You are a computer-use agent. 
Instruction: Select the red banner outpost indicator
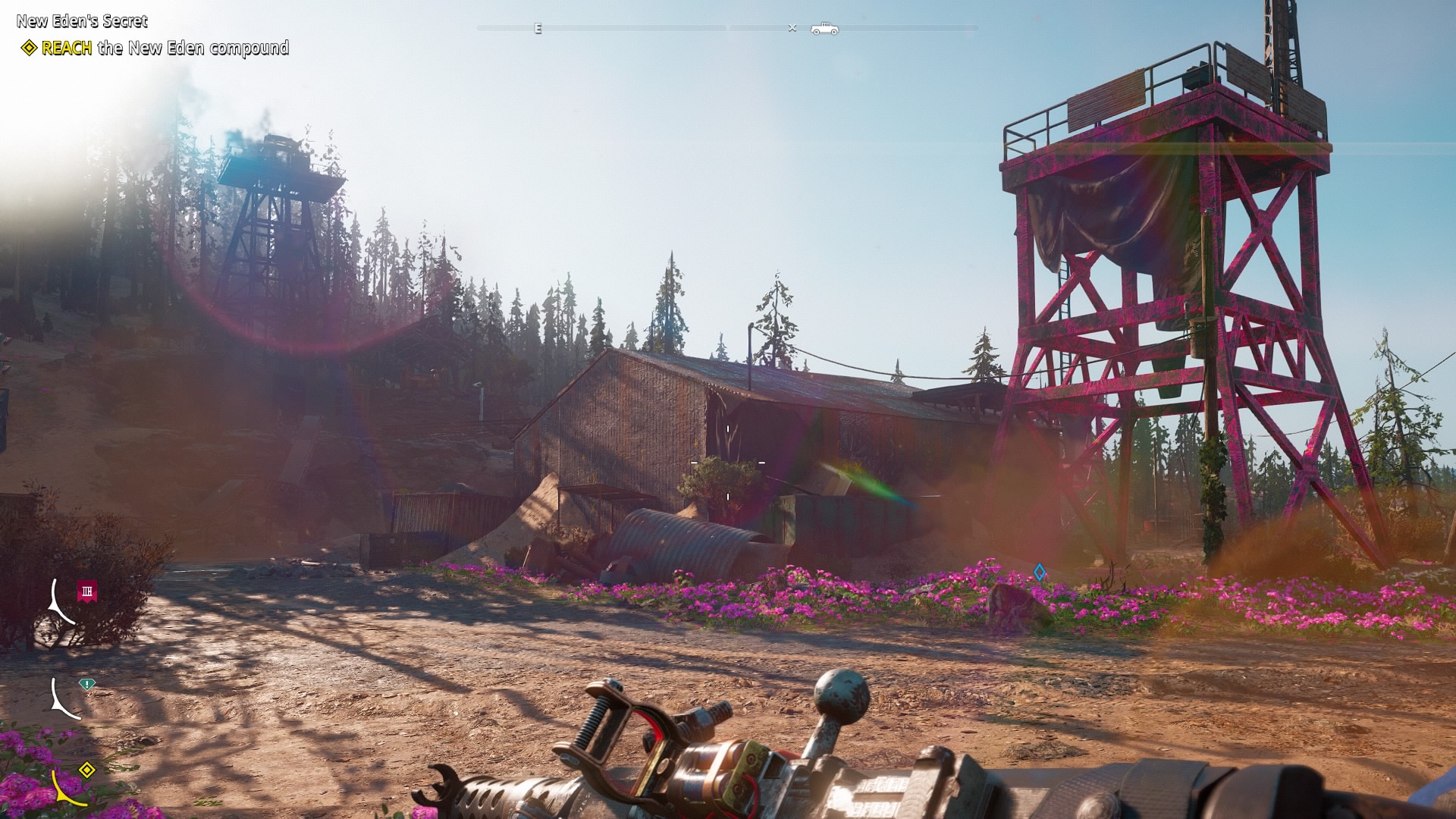click(87, 591)
